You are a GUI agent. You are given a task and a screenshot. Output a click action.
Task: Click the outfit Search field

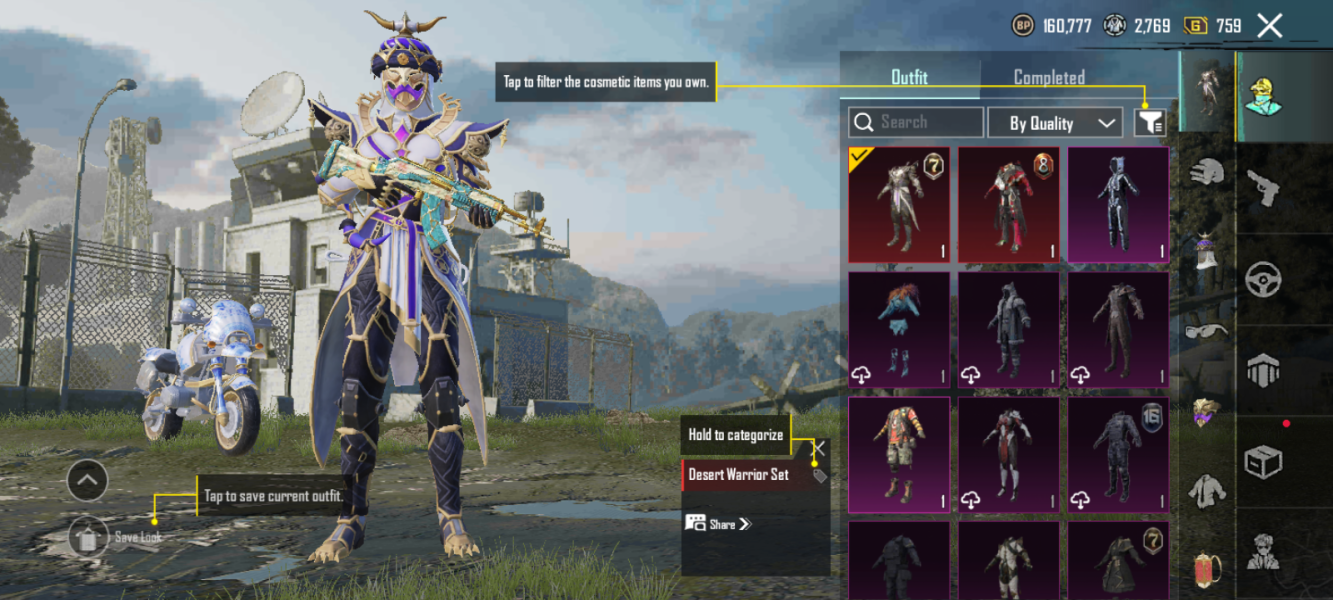[916, 122]
